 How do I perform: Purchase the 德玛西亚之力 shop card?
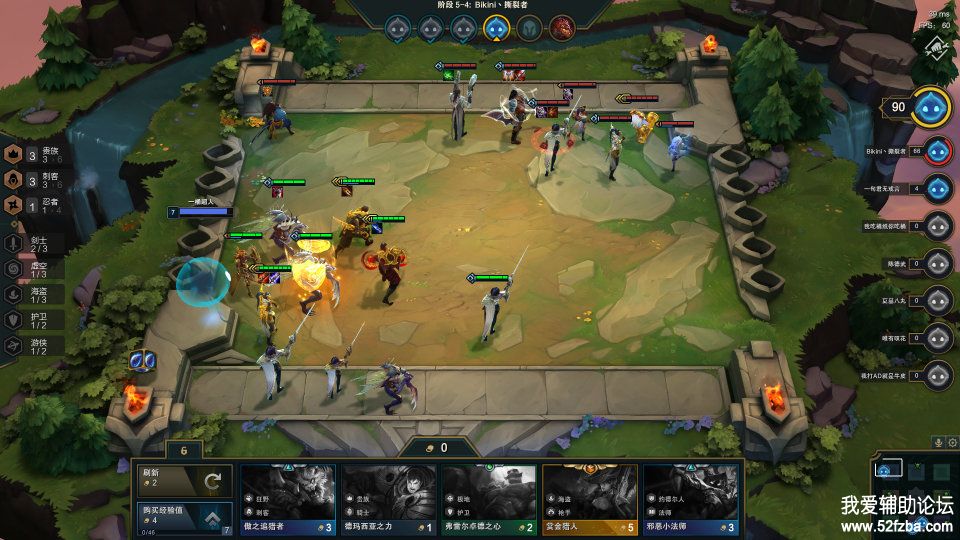[x=389, y=496]
